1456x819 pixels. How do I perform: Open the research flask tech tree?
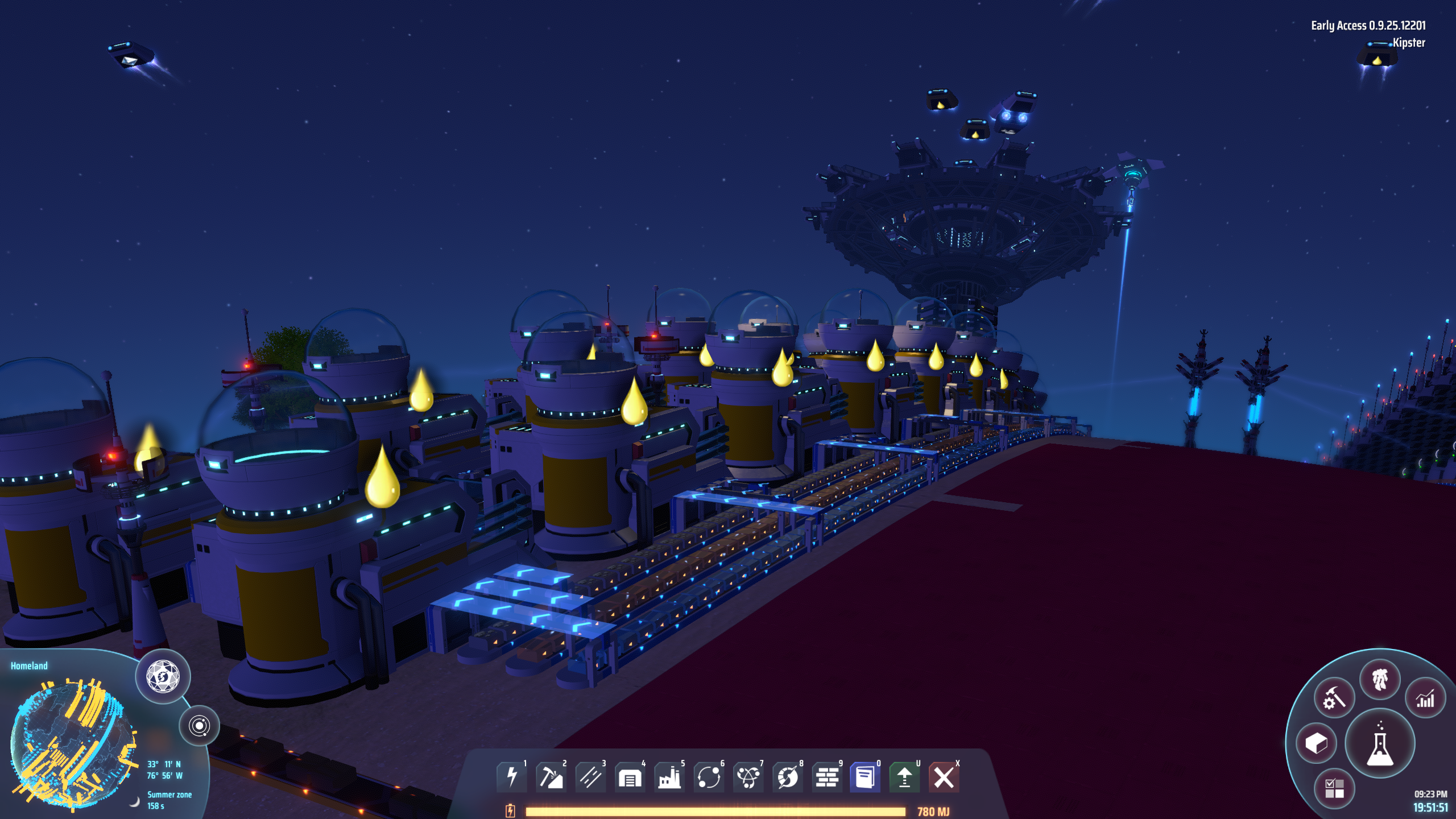(x=1380, y=744)
